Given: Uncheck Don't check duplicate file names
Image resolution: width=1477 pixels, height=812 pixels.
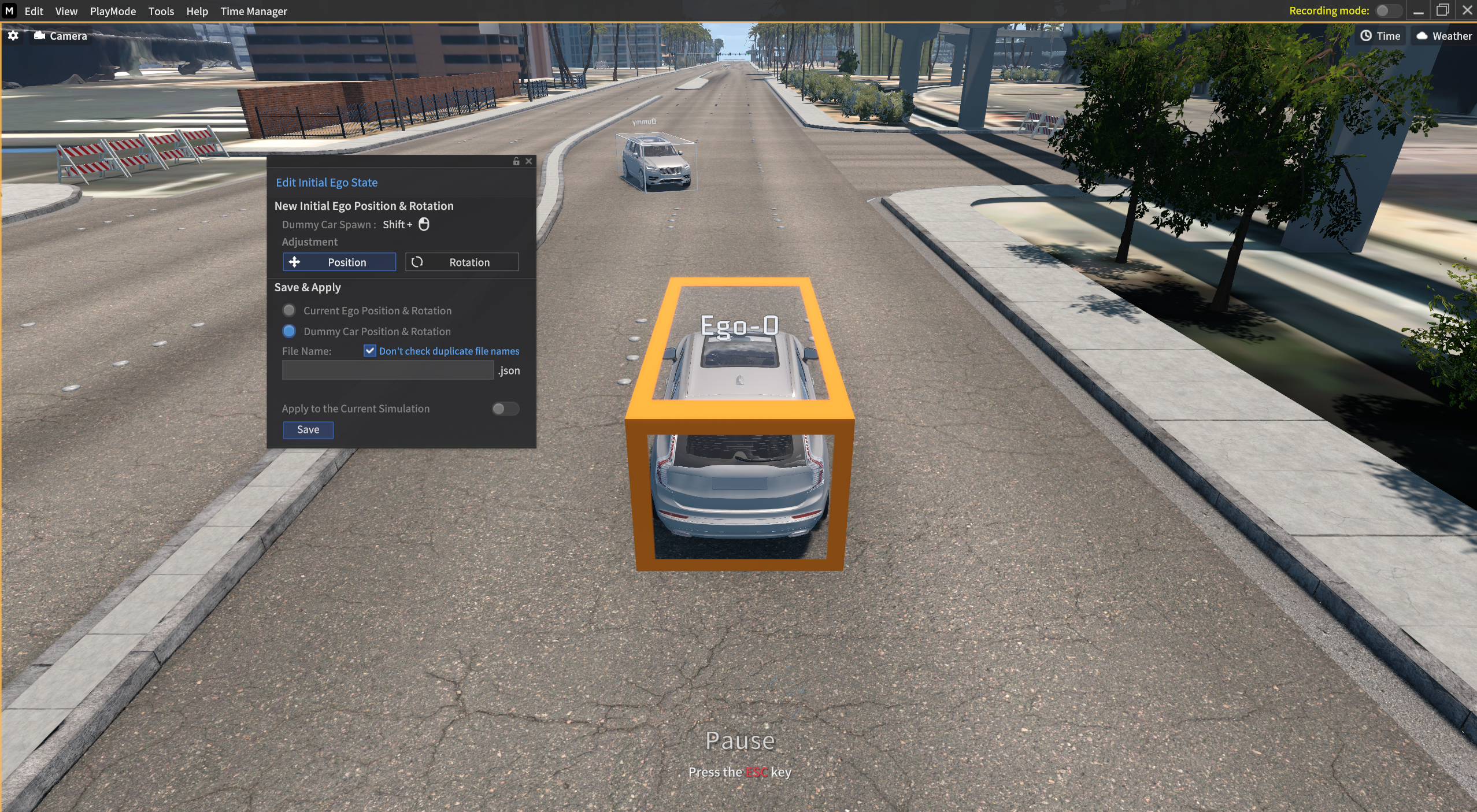Looking at the screenshot, I should coord(369,351).
